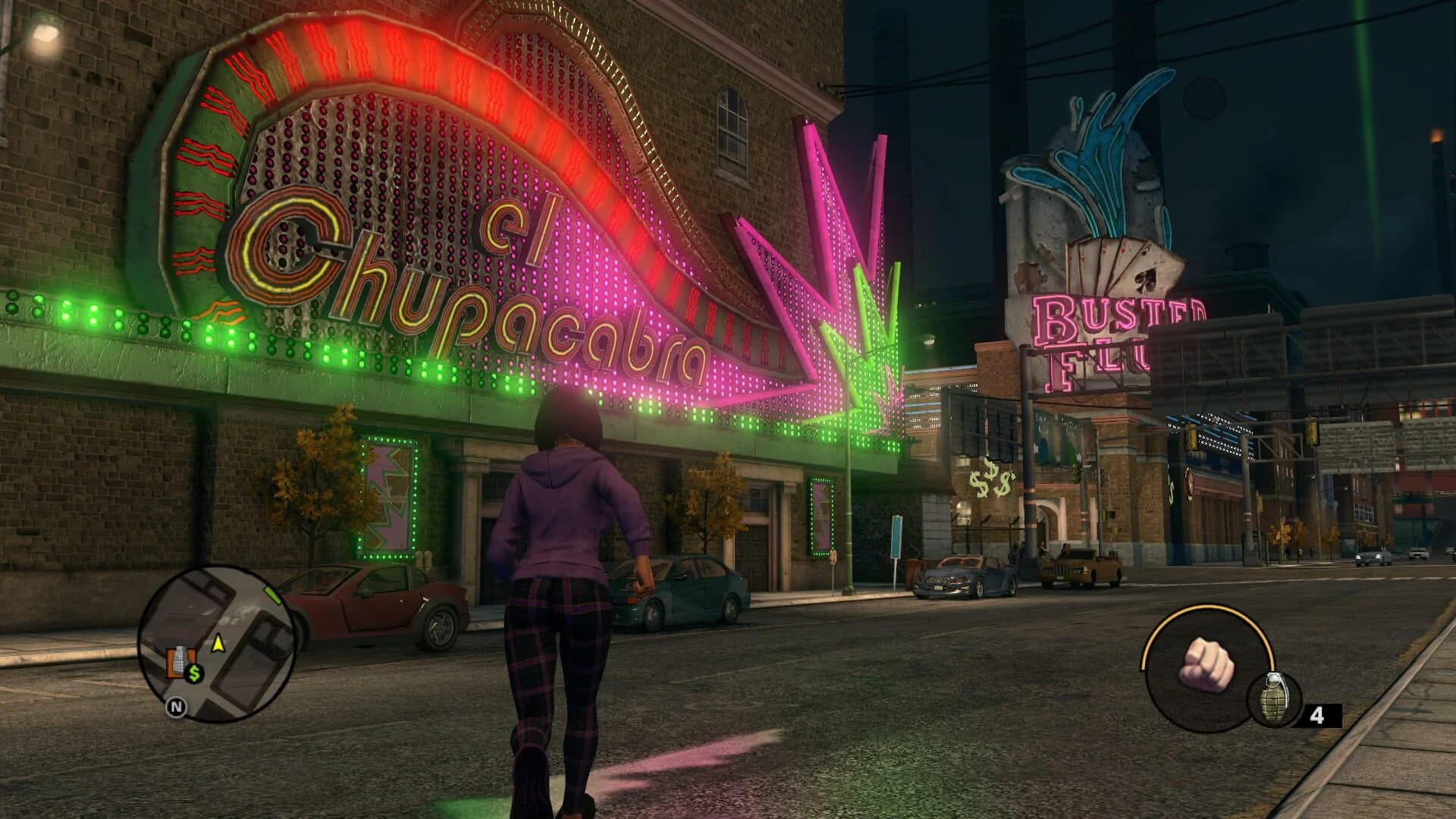
Task: Click the yellow player arrow on the minimap
Action: click(x=218, y=642)
